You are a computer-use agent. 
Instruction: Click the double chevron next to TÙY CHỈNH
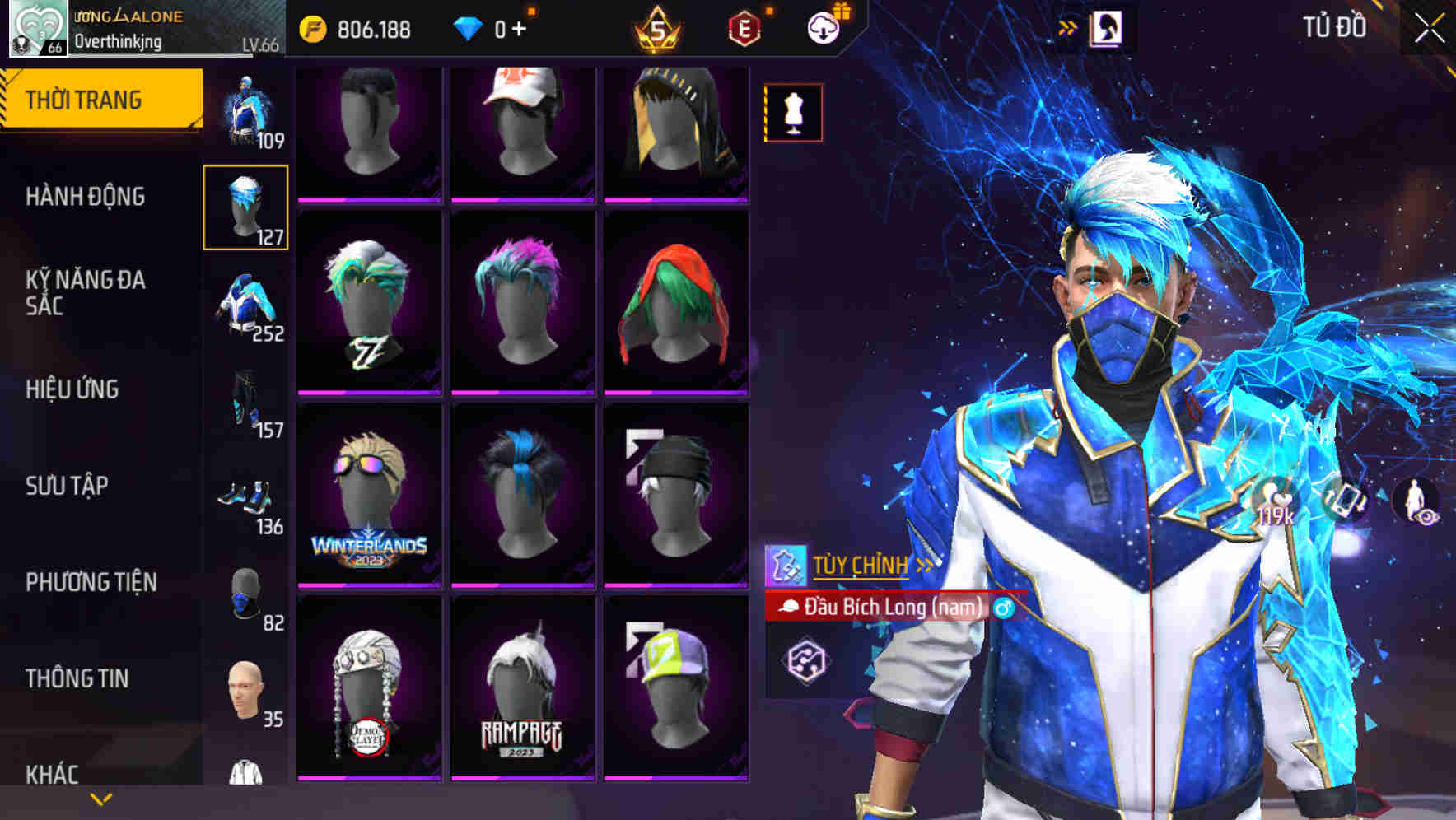(x=923, y=565)
